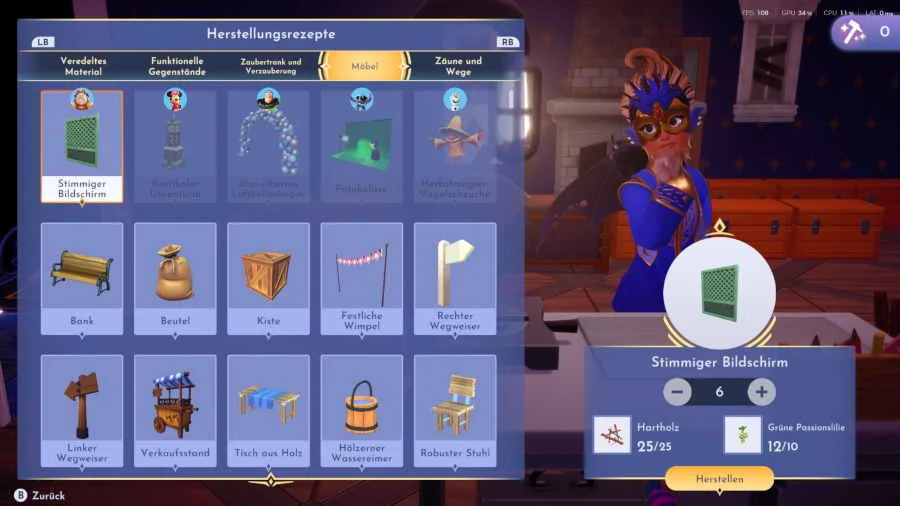Choose the Hölzerner Wassereimer recipe
Image resolution: width=900 pixels, height=506 pixels.
click(361, 410)
